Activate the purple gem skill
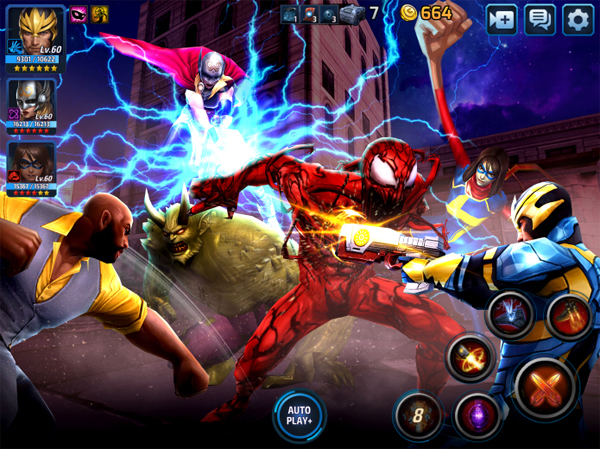Viewport: 600px width, 449px height. 477,415
